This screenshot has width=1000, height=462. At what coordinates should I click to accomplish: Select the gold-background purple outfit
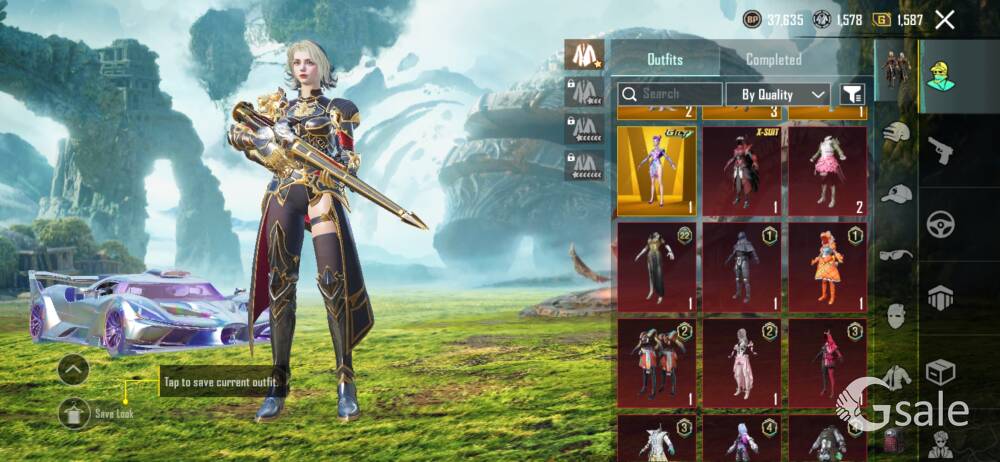[x=656, y=171]
